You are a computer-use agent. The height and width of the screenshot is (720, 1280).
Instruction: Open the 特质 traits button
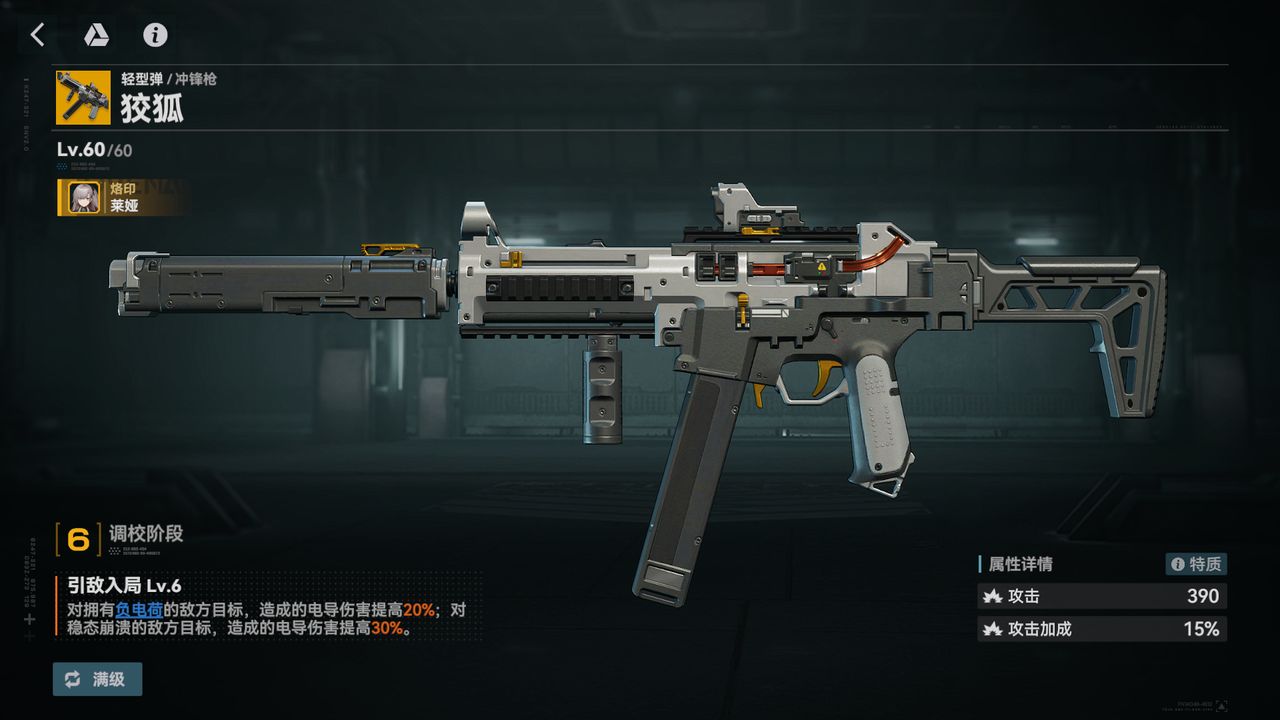[x=1196, y=564]
